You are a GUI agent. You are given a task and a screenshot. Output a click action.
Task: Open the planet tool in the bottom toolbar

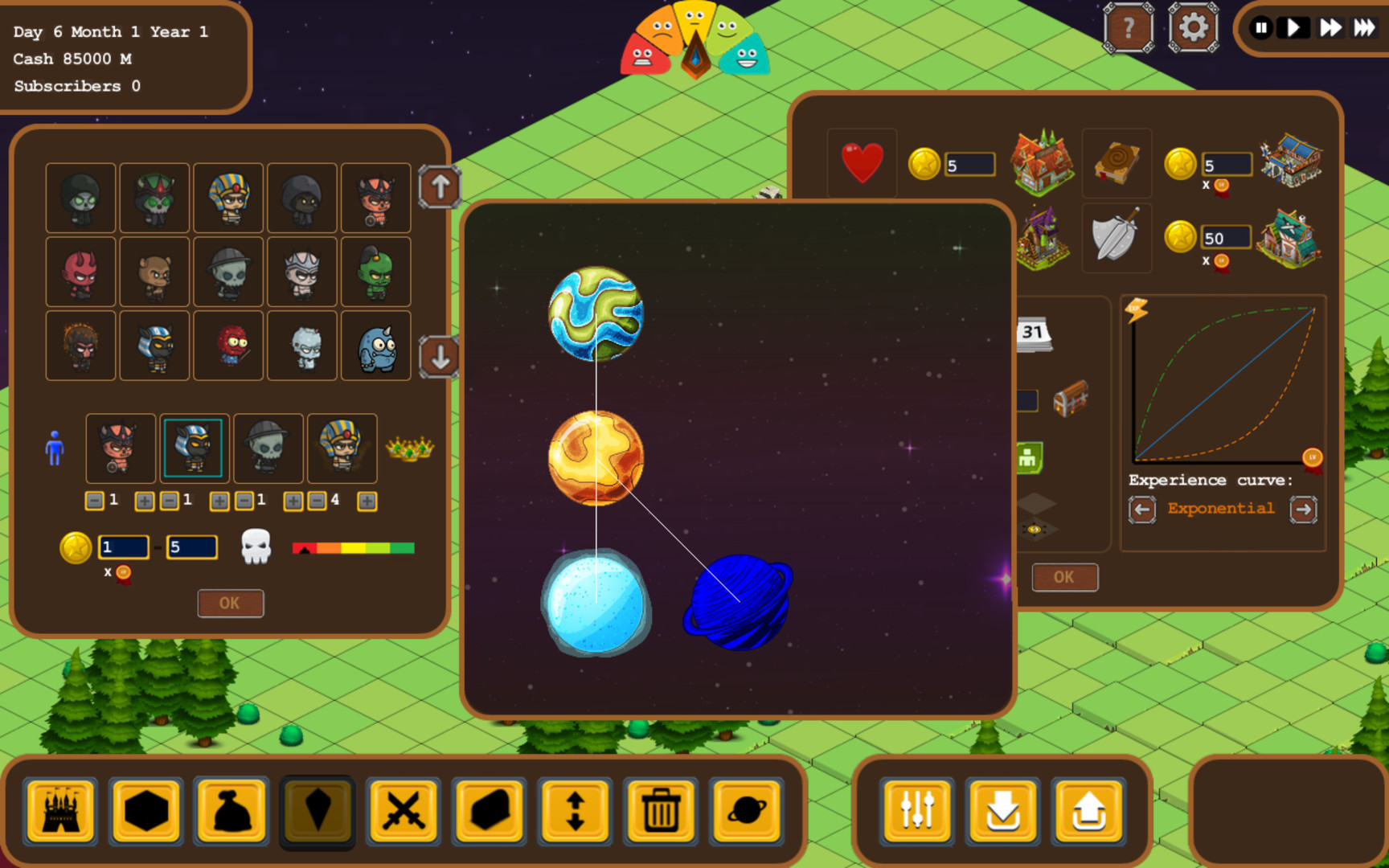(x=747, y=812)
